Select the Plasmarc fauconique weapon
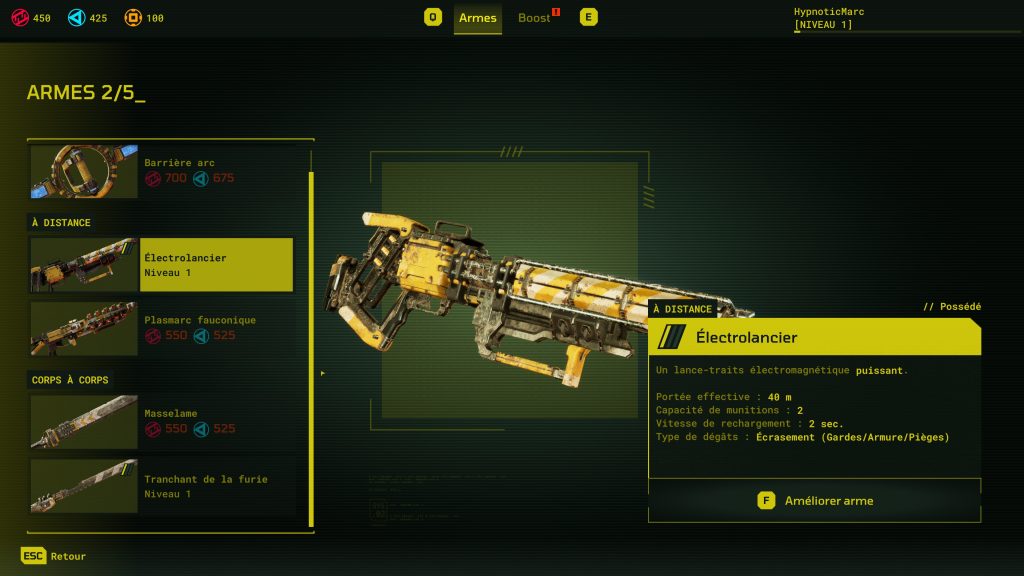Image resolution: width=1024 pixels, height=576 pixels. 163,328
